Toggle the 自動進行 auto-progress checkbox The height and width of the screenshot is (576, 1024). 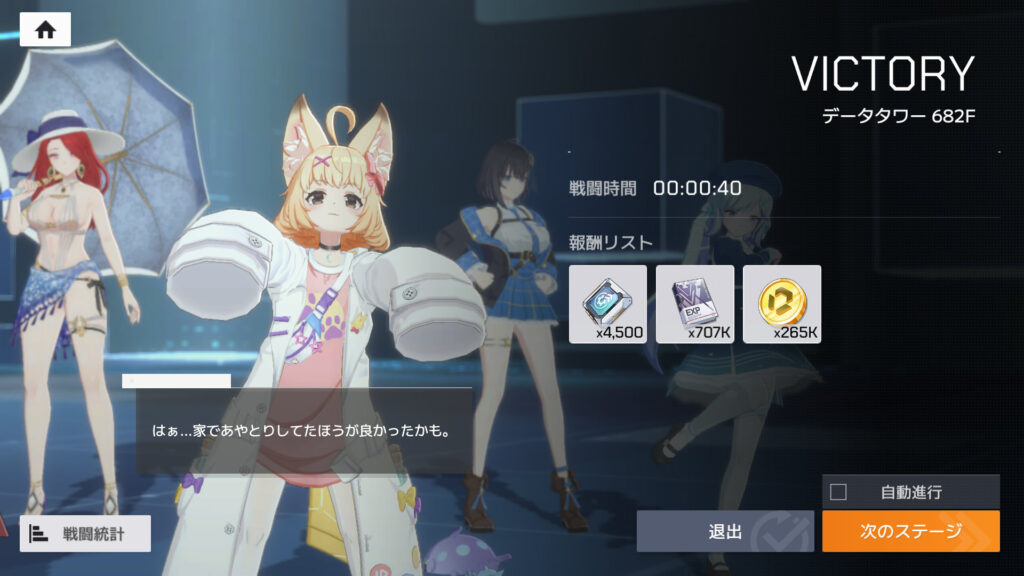[839, 492]
